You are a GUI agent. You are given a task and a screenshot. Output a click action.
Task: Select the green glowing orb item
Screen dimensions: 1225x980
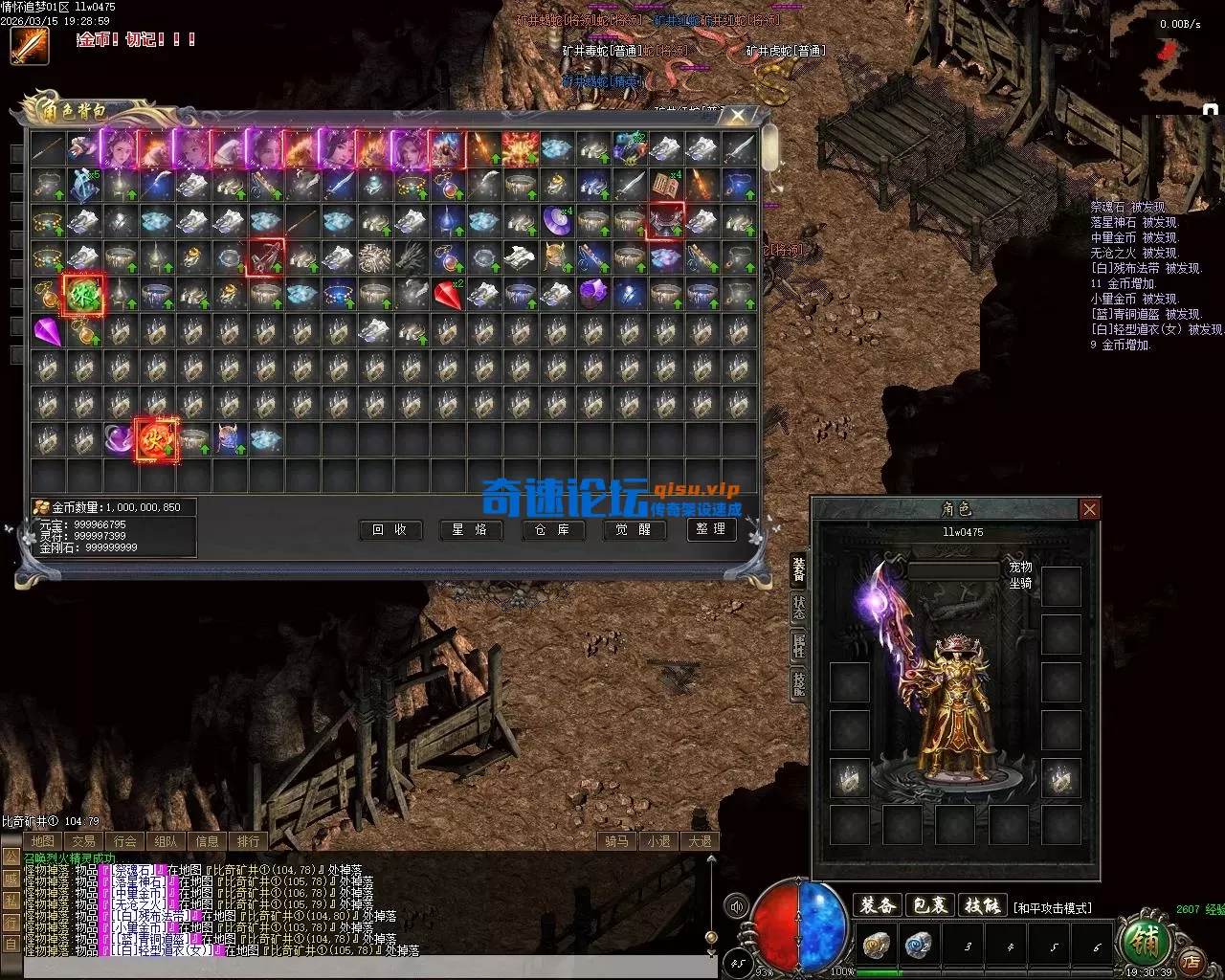click(x=82, y=295)
